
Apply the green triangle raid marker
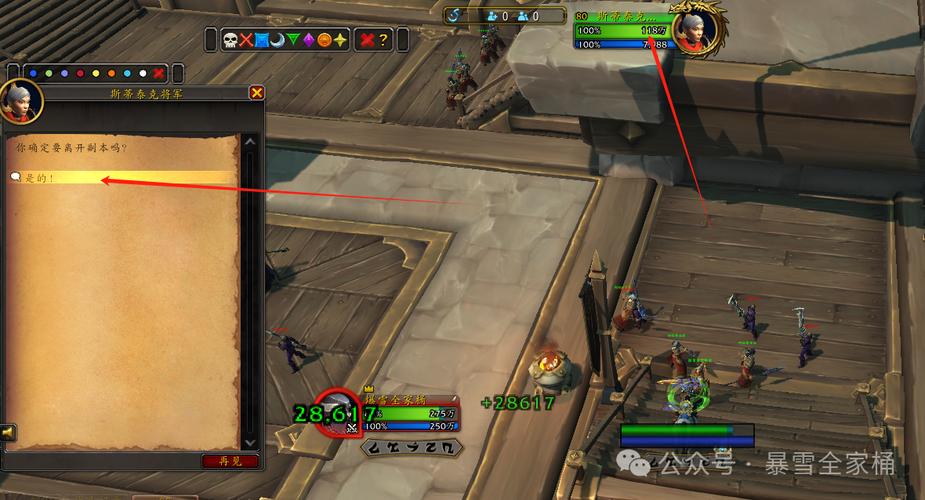click(293, 40)
